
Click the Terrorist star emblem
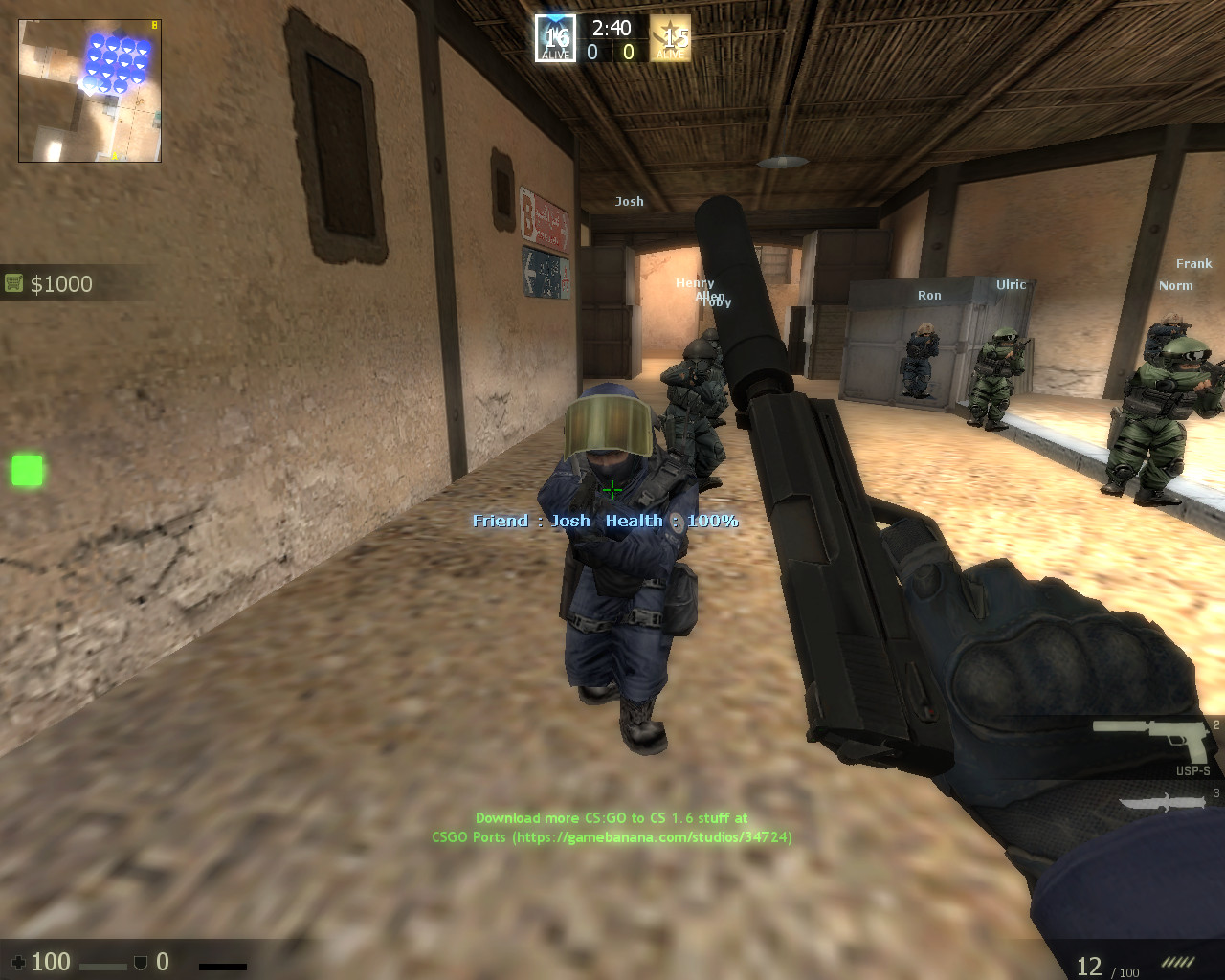[x=673, y=36]
